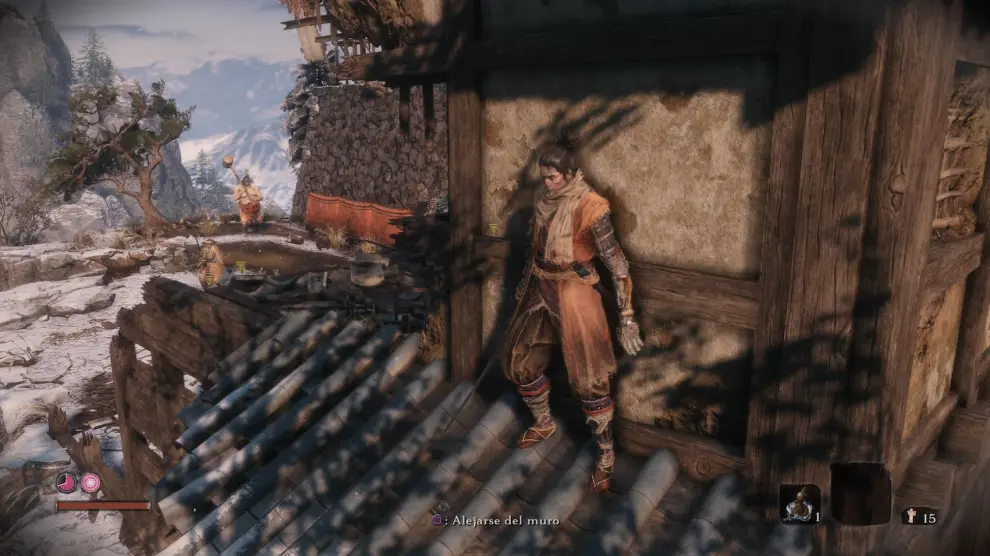The height and width of the screenshot is (556, 990).
Task: Click the spirit emblem icon
Action: [x=910, y=516]
